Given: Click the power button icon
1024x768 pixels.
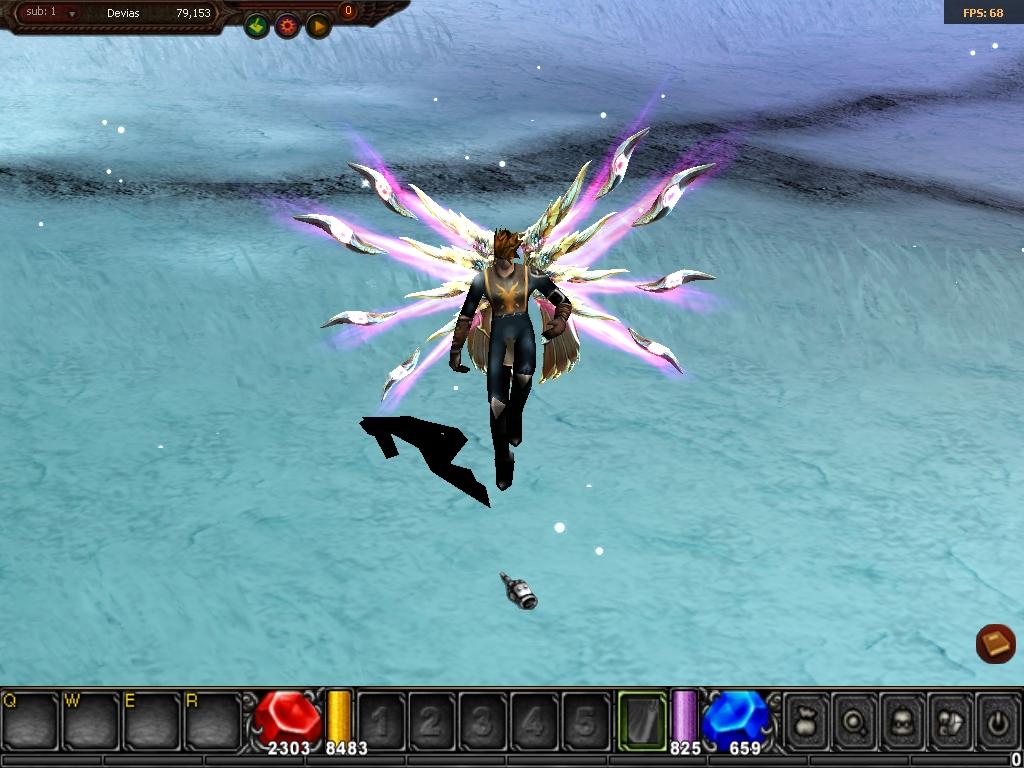Looking at the screenshot, I should (998, 720).
